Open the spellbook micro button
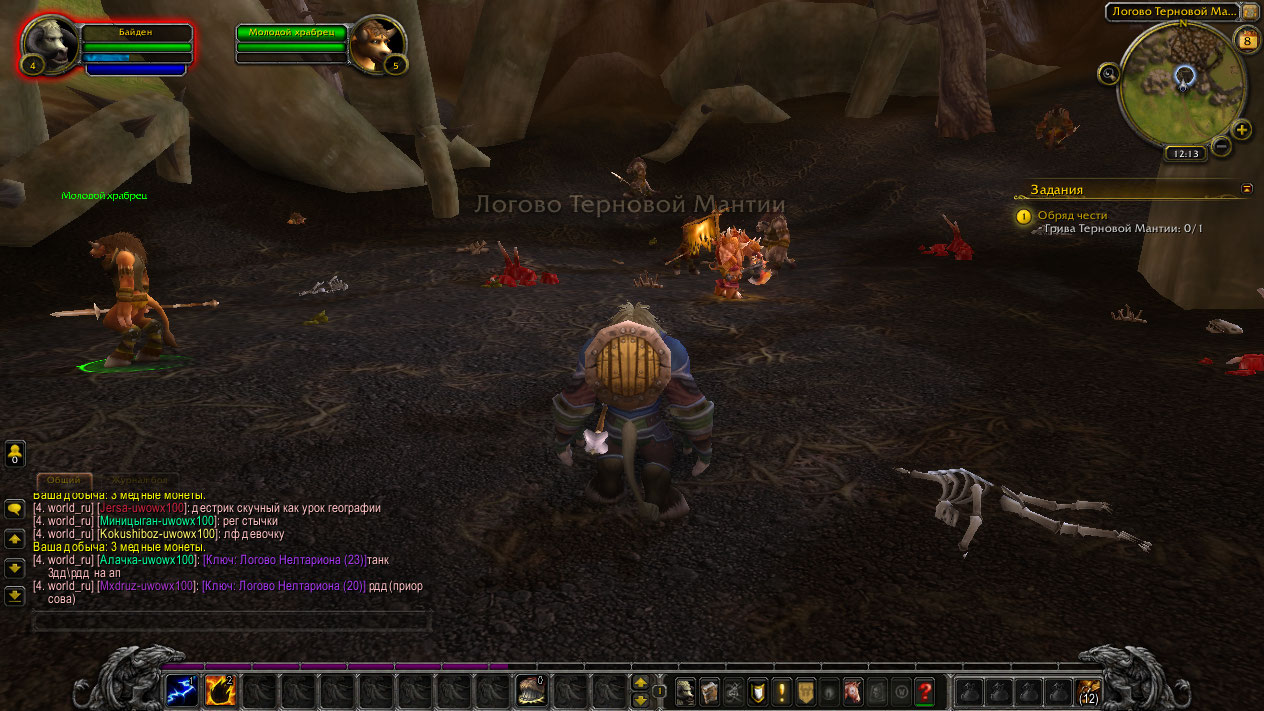The width and height of the screenshot is (1264, 711). coord(710,690)
